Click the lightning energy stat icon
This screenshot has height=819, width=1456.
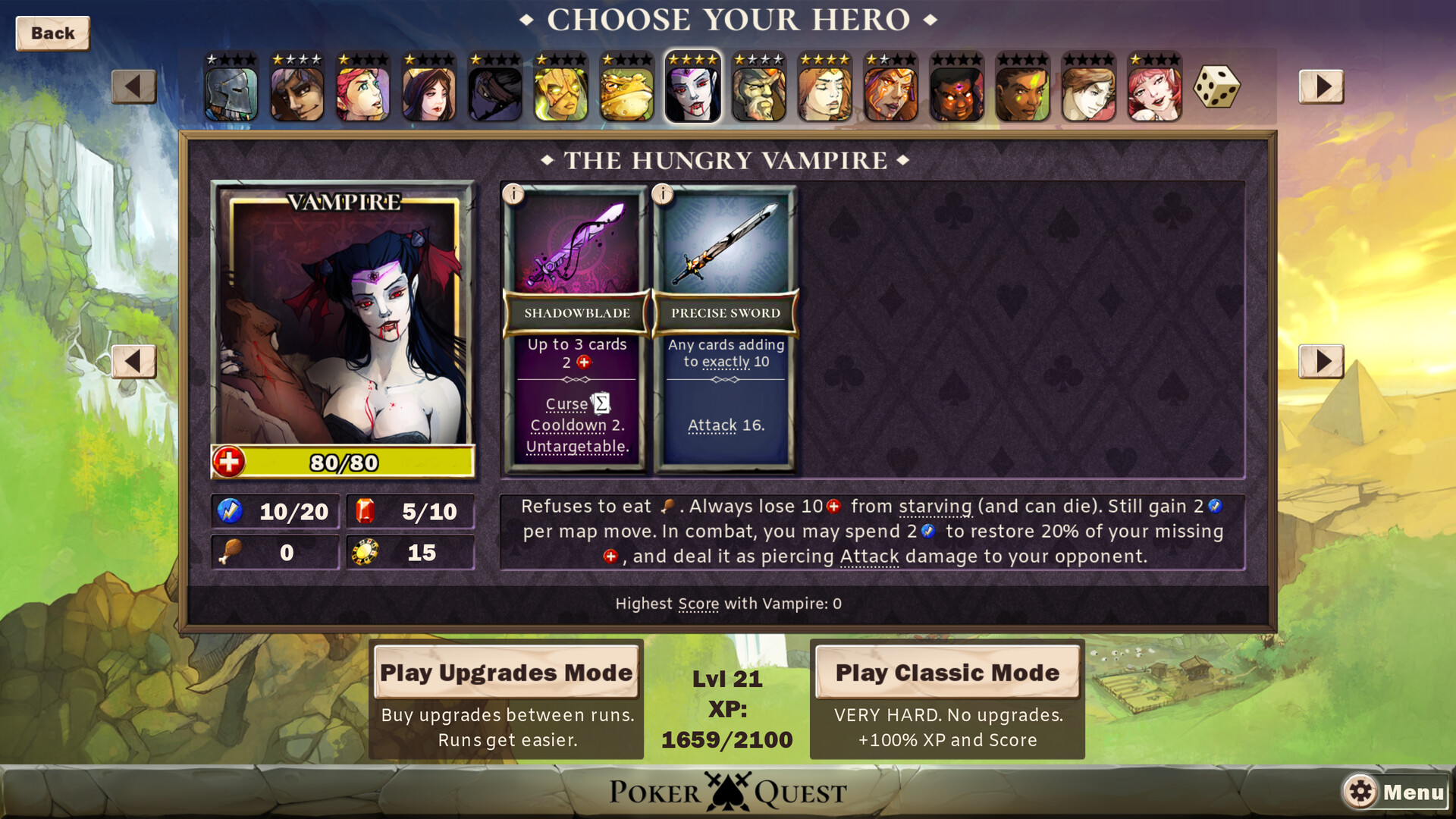coord(229,510)
